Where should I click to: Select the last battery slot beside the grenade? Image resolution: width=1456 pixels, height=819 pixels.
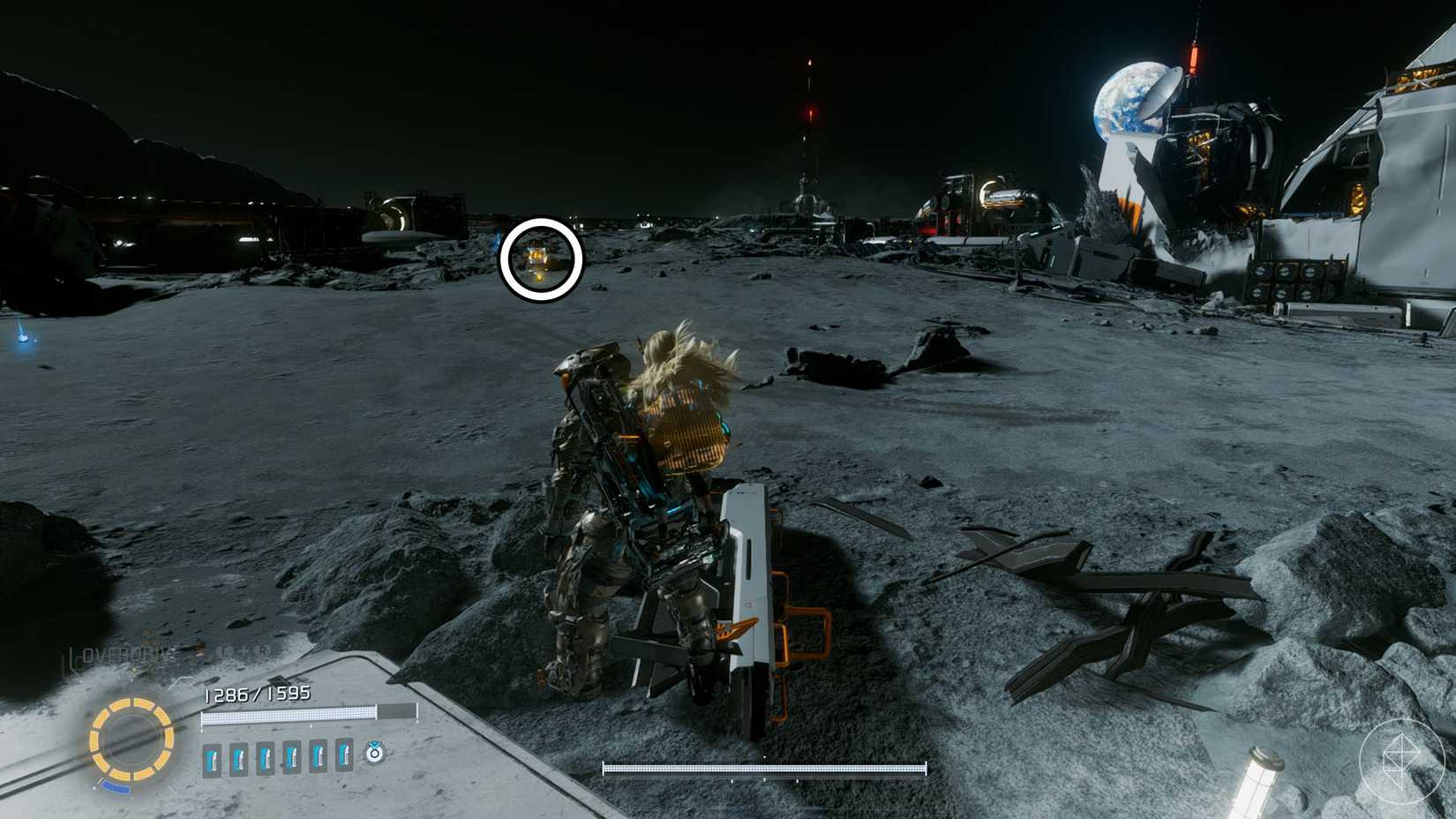point(344,756)
